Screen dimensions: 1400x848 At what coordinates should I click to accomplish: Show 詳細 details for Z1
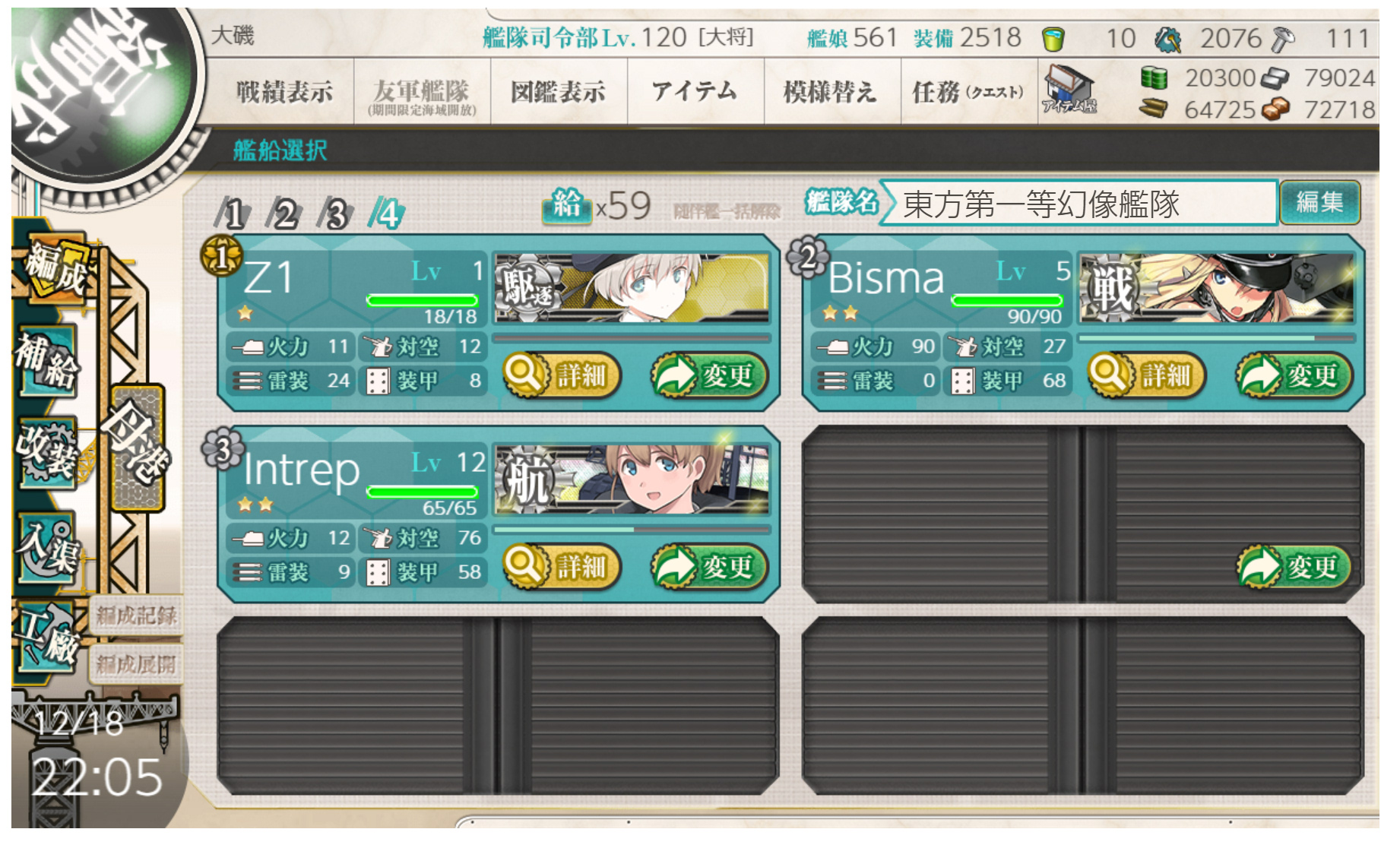click(562, 375)
